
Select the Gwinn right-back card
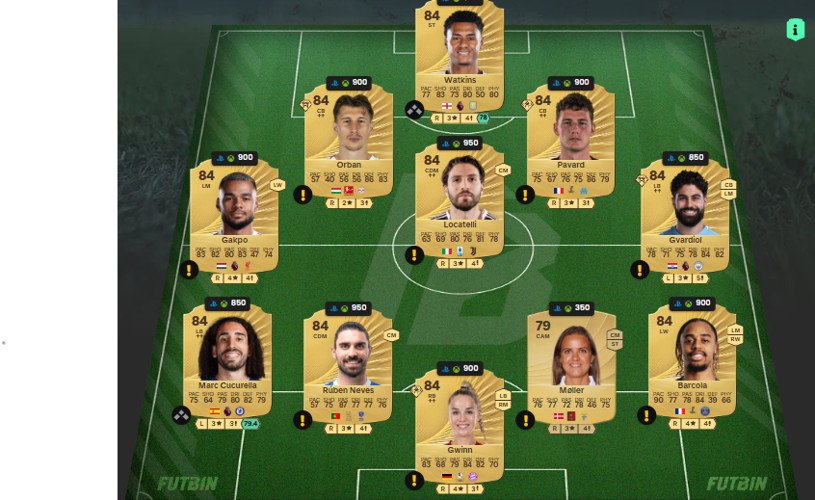459,425
